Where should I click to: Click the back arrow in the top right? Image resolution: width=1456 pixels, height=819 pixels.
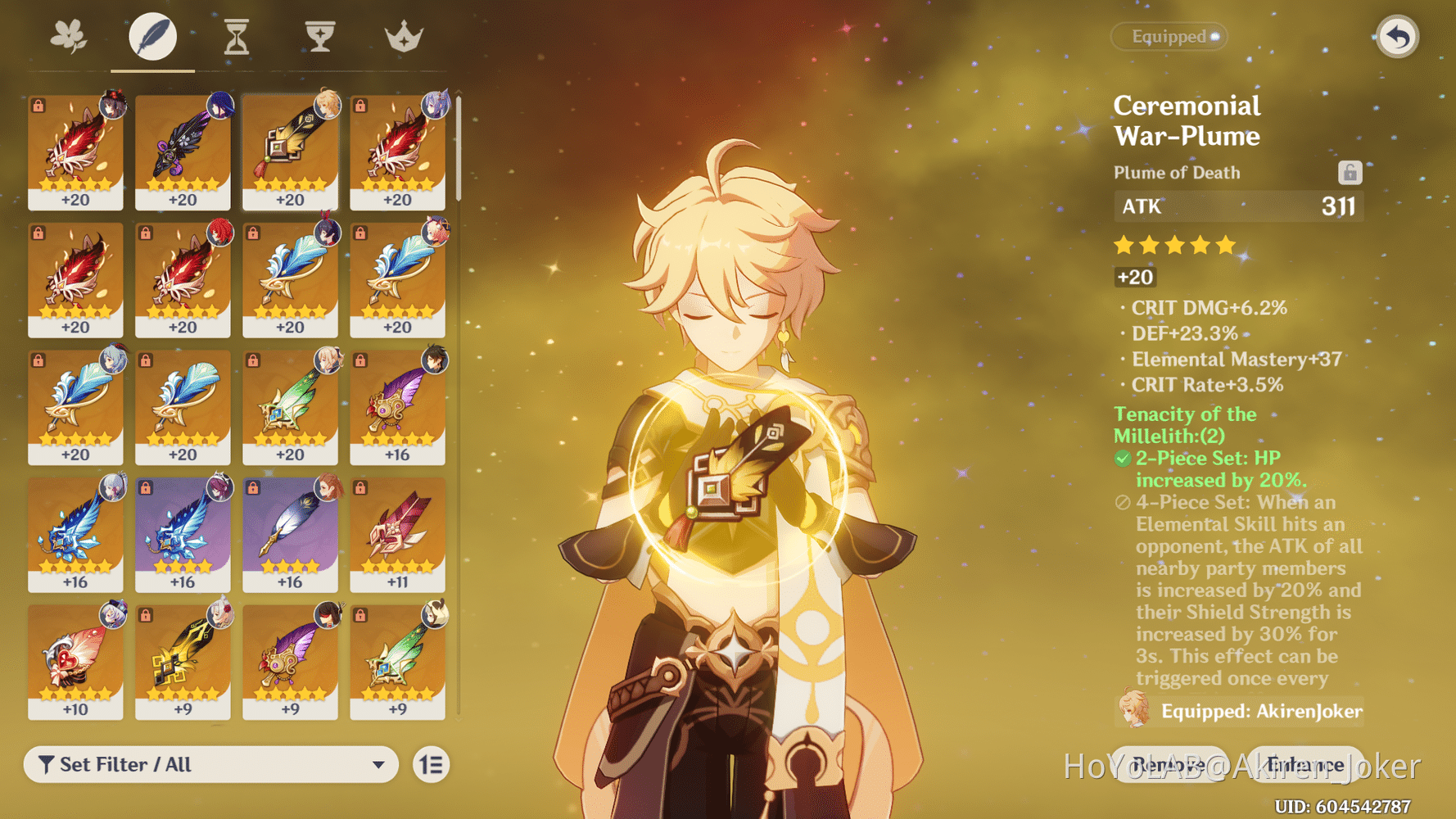[x=1398, y=37]
